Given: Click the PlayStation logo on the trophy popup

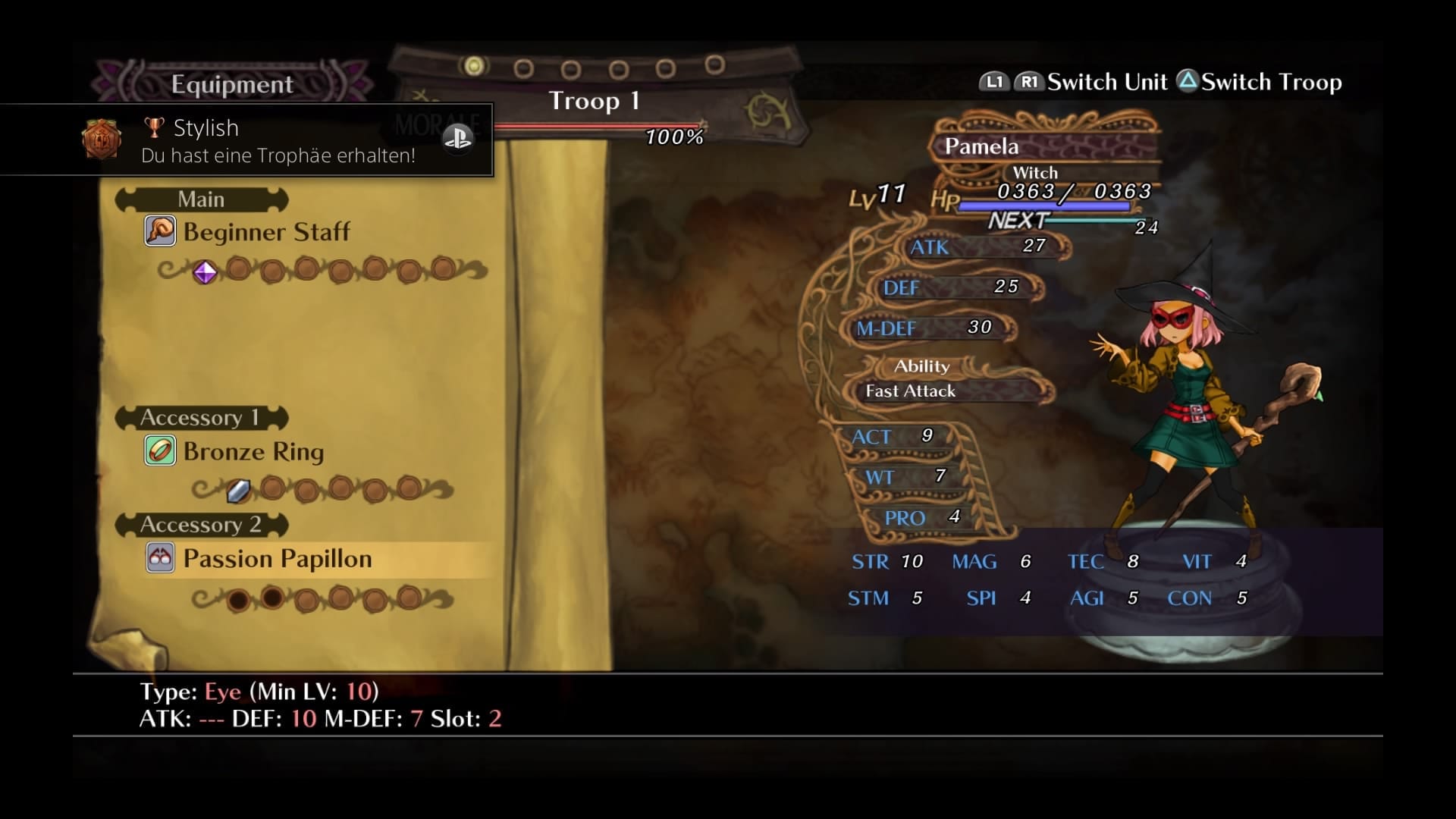Looking at the screenshot, I should (x=458, y=140).
